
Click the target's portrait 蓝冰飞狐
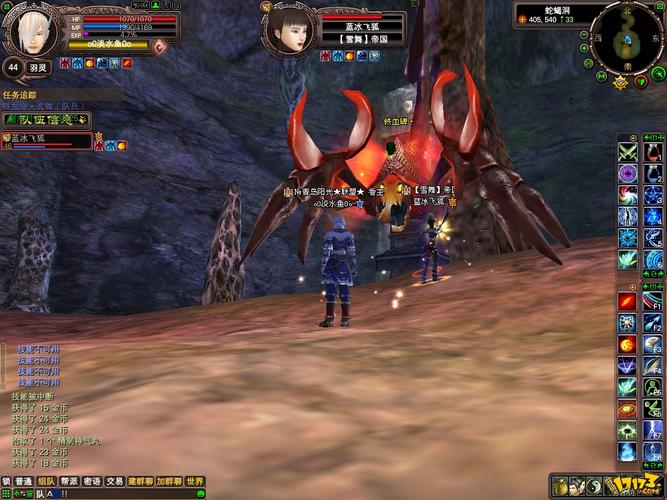pyautogui.click(x=288, y=32)
